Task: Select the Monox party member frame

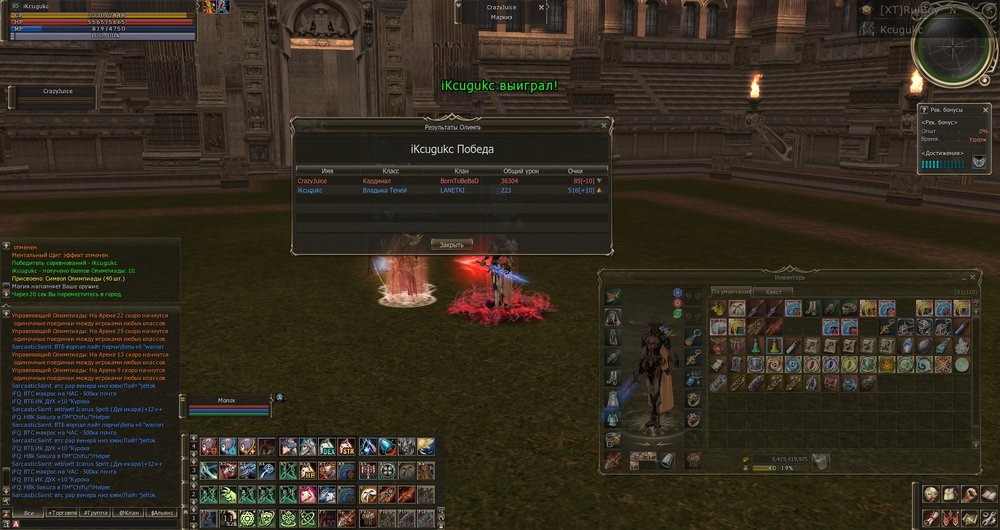Action: pos(229,404)
